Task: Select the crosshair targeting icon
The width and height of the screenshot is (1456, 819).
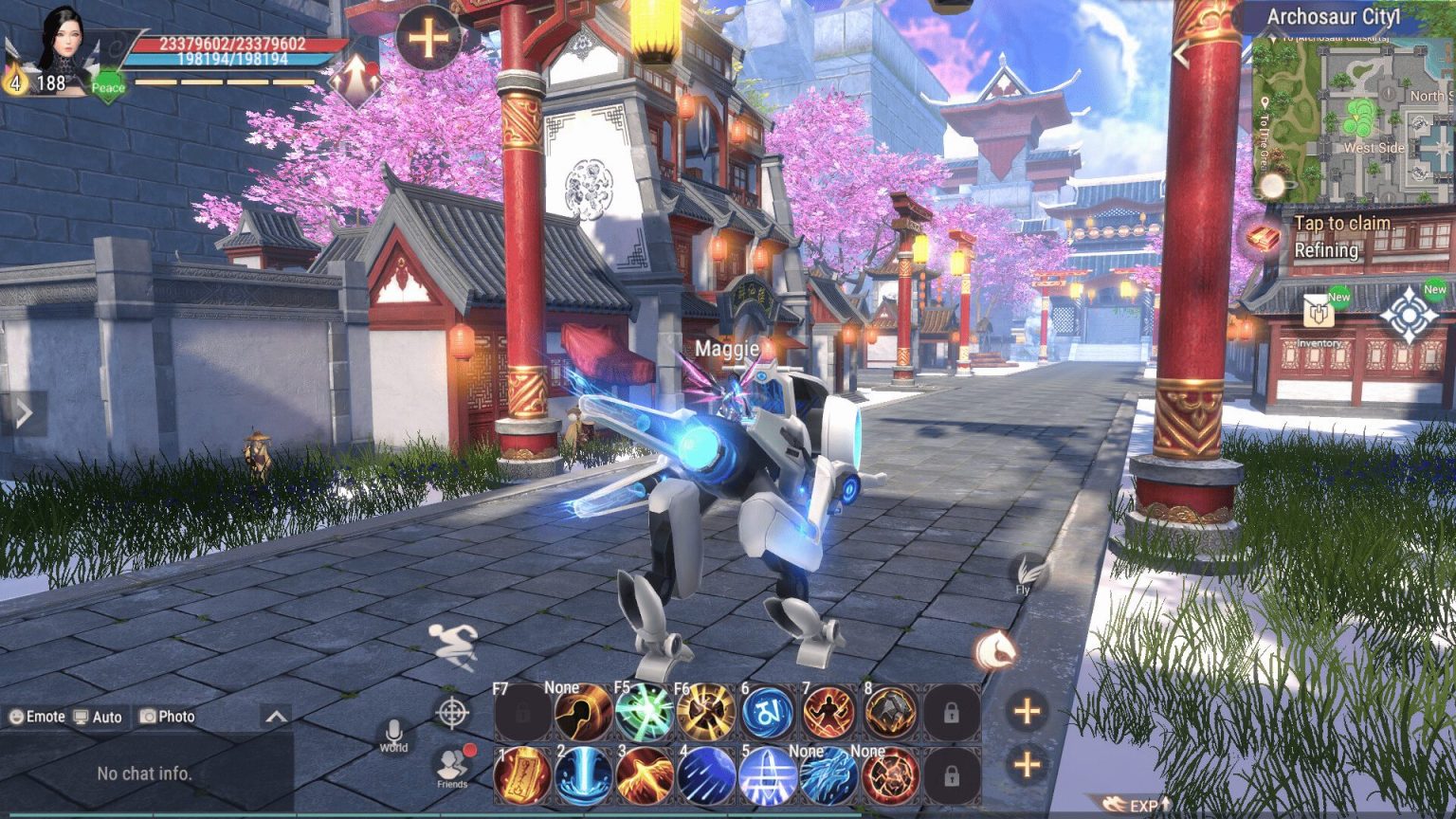Action: (453, 710)
